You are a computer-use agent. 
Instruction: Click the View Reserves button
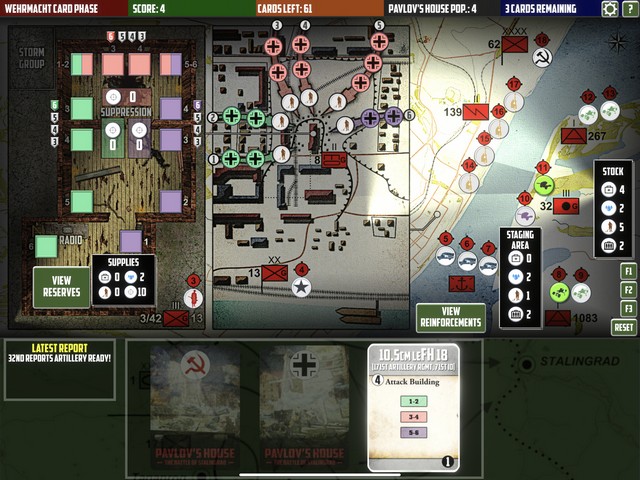tap(61, 287)
